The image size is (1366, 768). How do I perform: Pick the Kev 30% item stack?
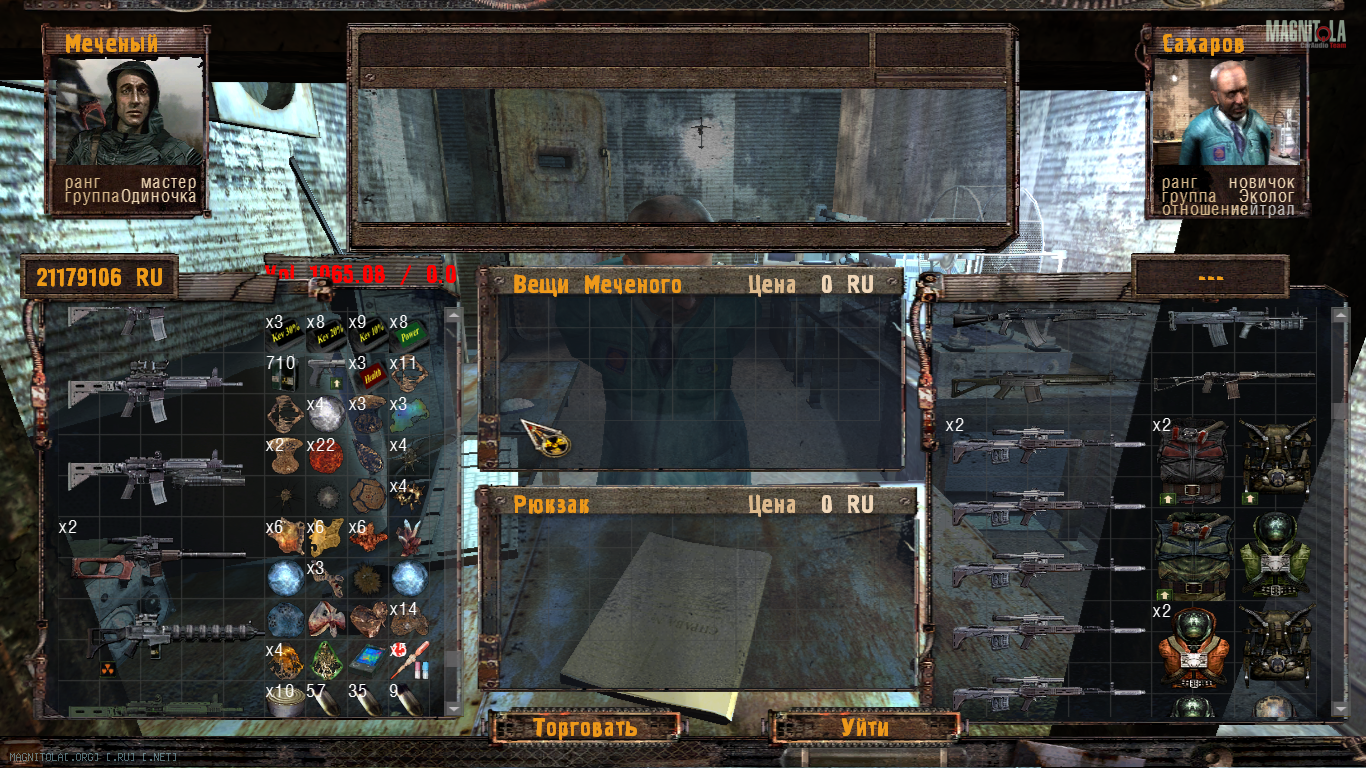pyautogui.click(x=285, y=330)
